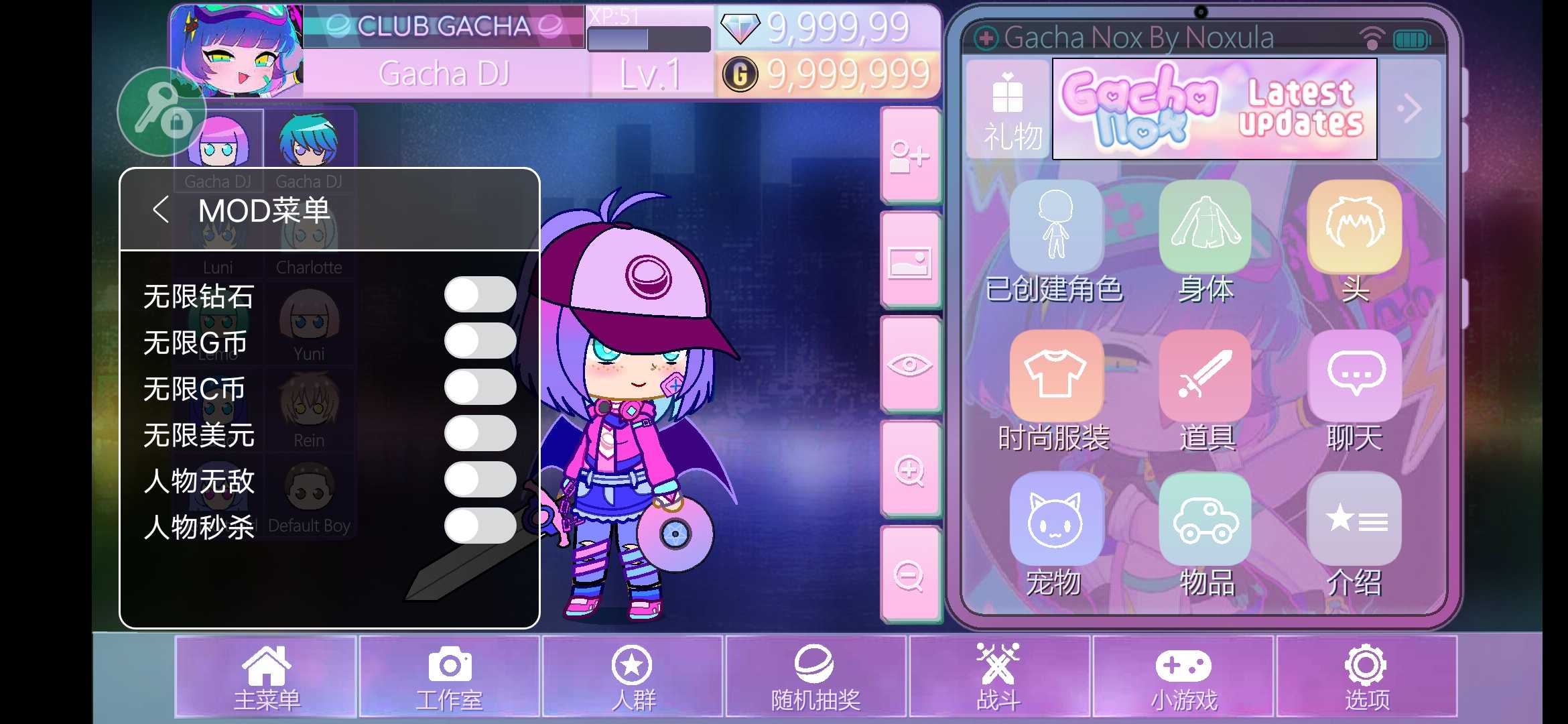
Task: Click the 主菜单 home button
Action: pyautogui.click(x=265, y=677)
